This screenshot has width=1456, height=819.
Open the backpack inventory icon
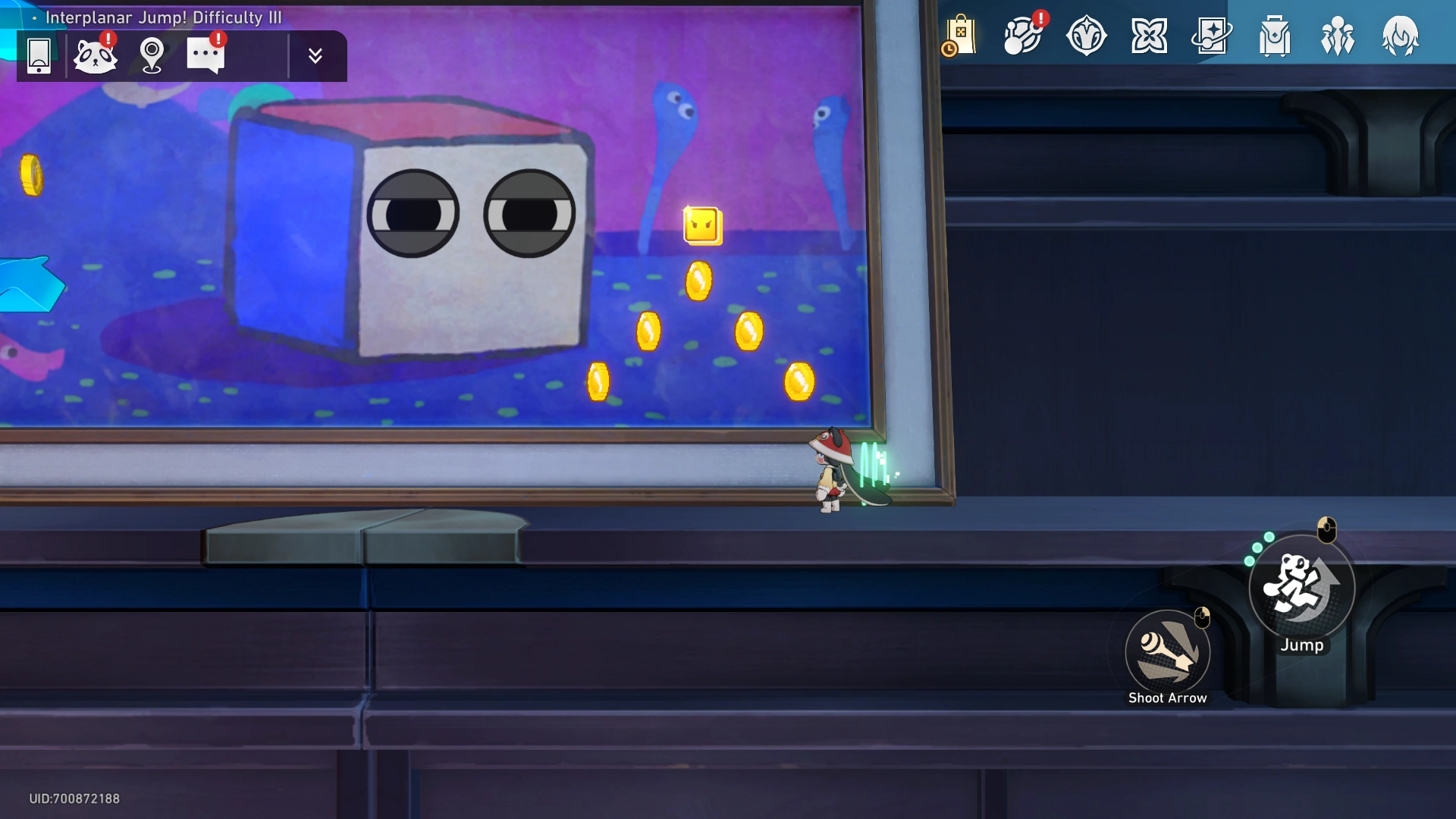click(x=1275, y=36)
